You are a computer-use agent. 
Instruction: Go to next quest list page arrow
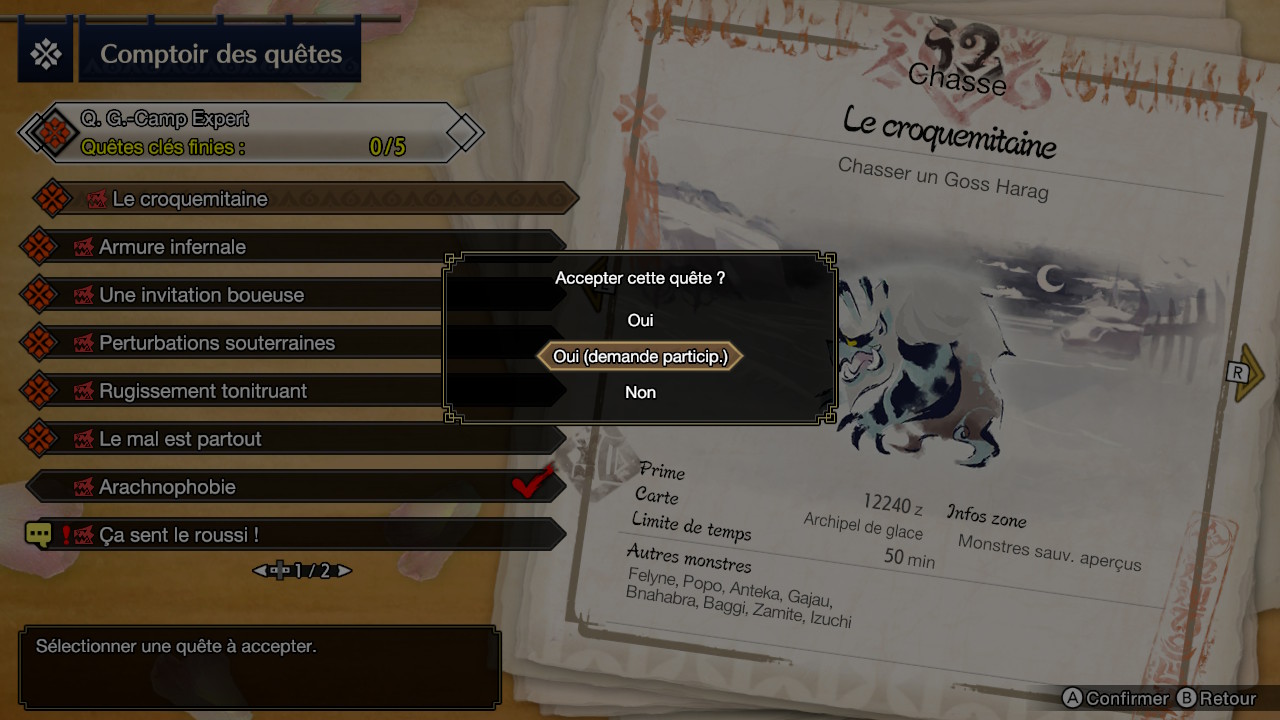click(x=344, y=571)
